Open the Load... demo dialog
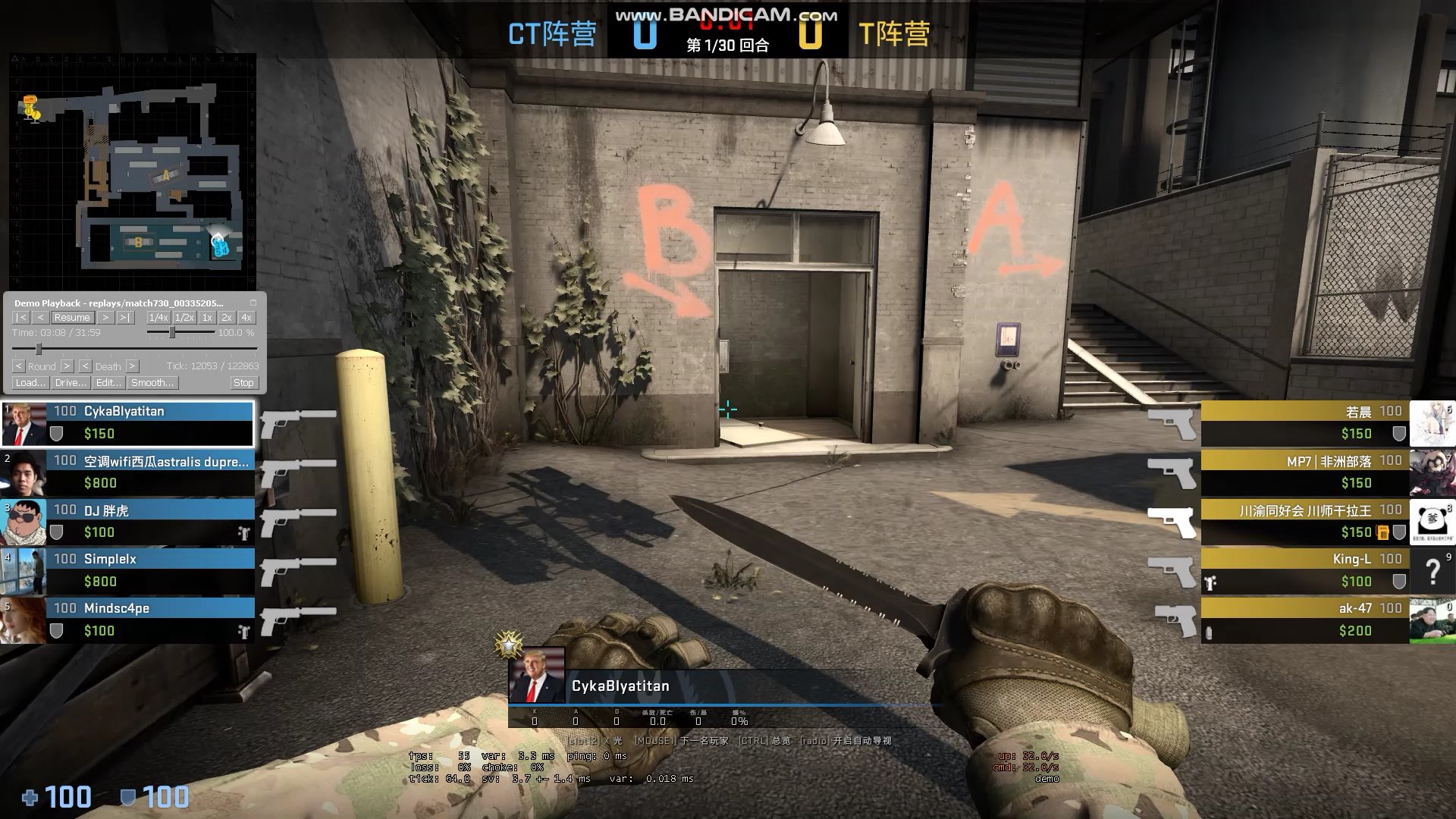This screenshot has height=819, width=1456. click(30, 383)
